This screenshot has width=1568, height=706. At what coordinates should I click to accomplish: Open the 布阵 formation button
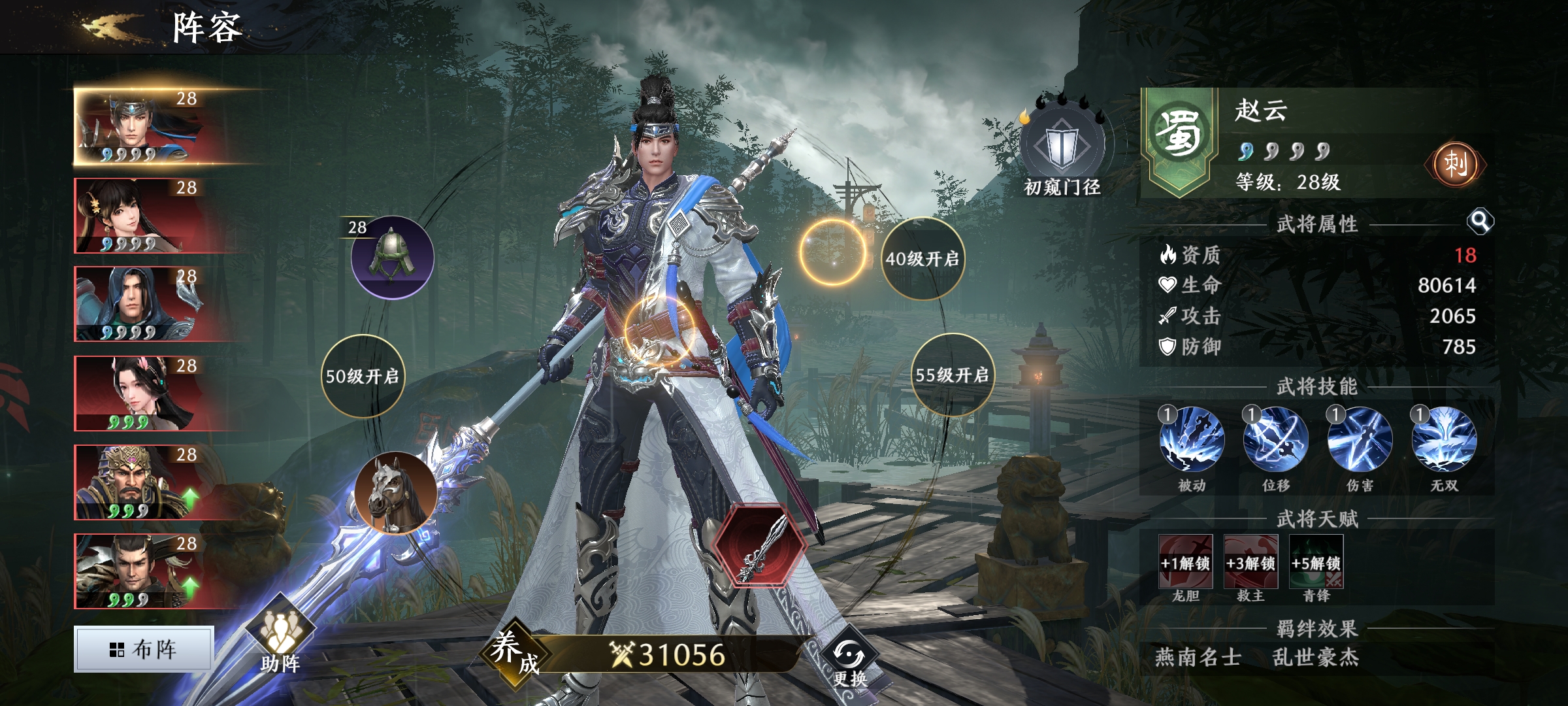[144, 649]
